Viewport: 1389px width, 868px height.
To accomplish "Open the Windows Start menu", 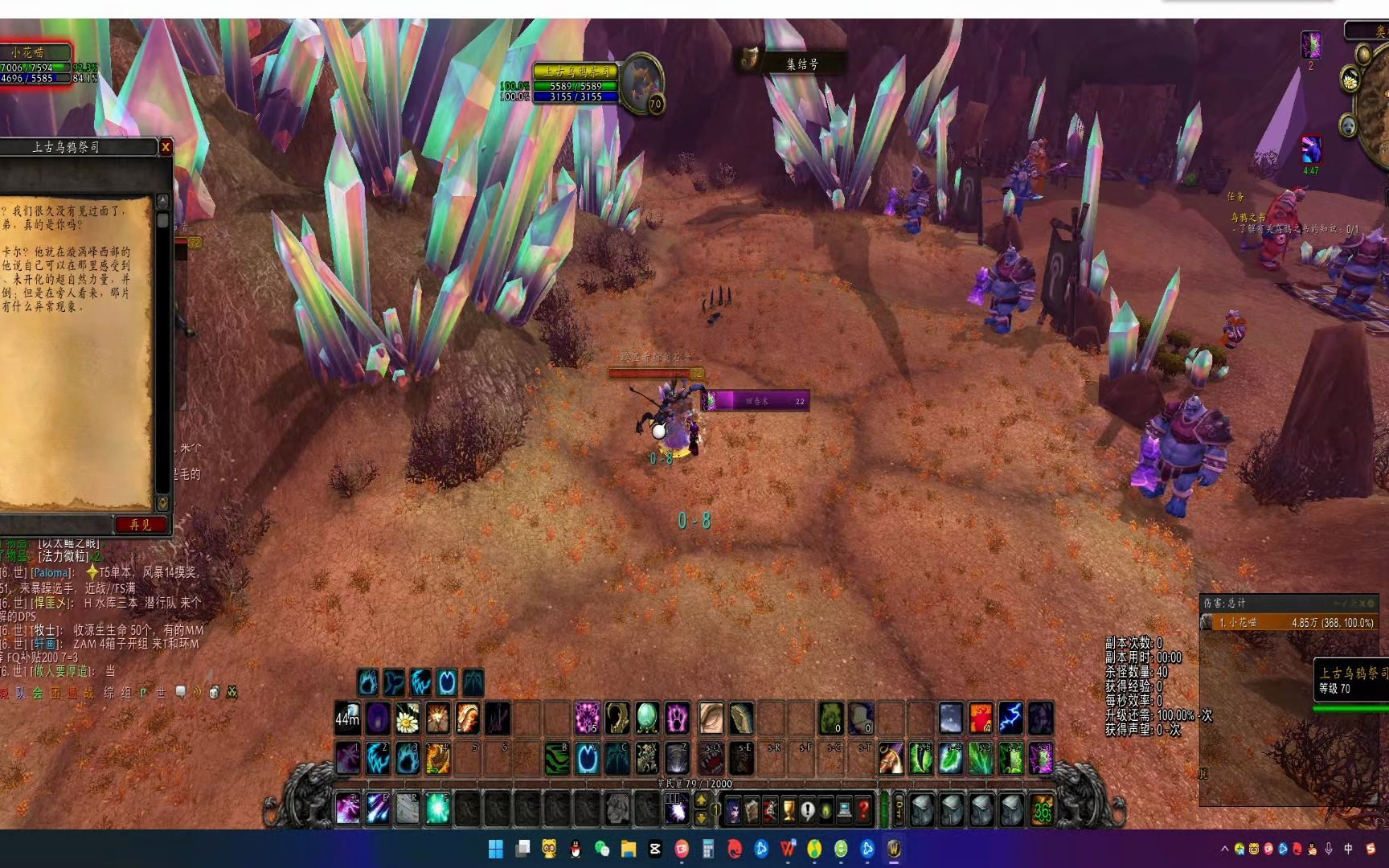I will 496,849.
